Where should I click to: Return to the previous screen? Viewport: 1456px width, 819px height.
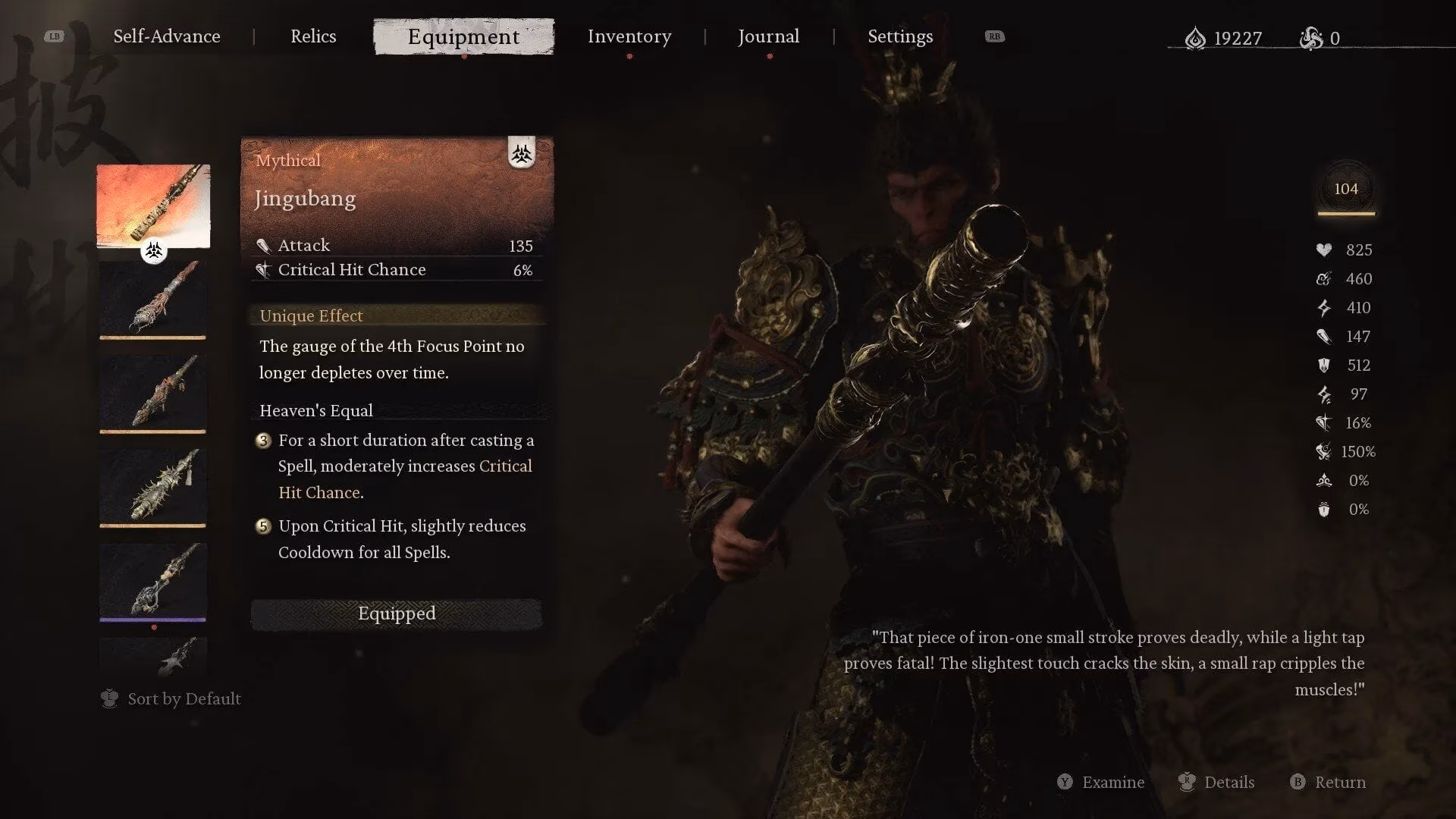(1329, 782)
